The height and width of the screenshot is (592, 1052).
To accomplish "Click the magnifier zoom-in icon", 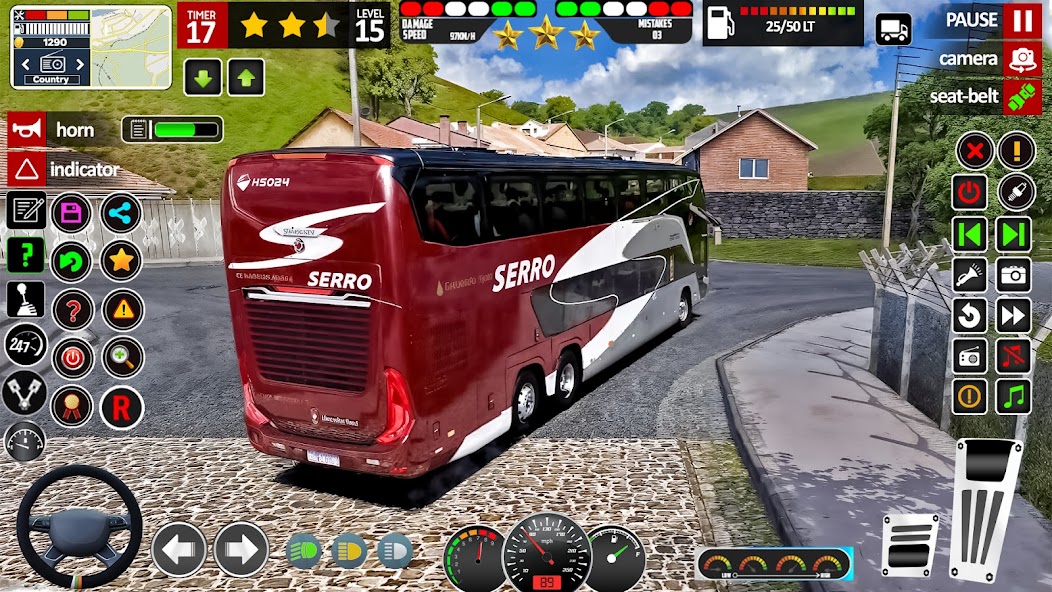I will tap(123, 357).
